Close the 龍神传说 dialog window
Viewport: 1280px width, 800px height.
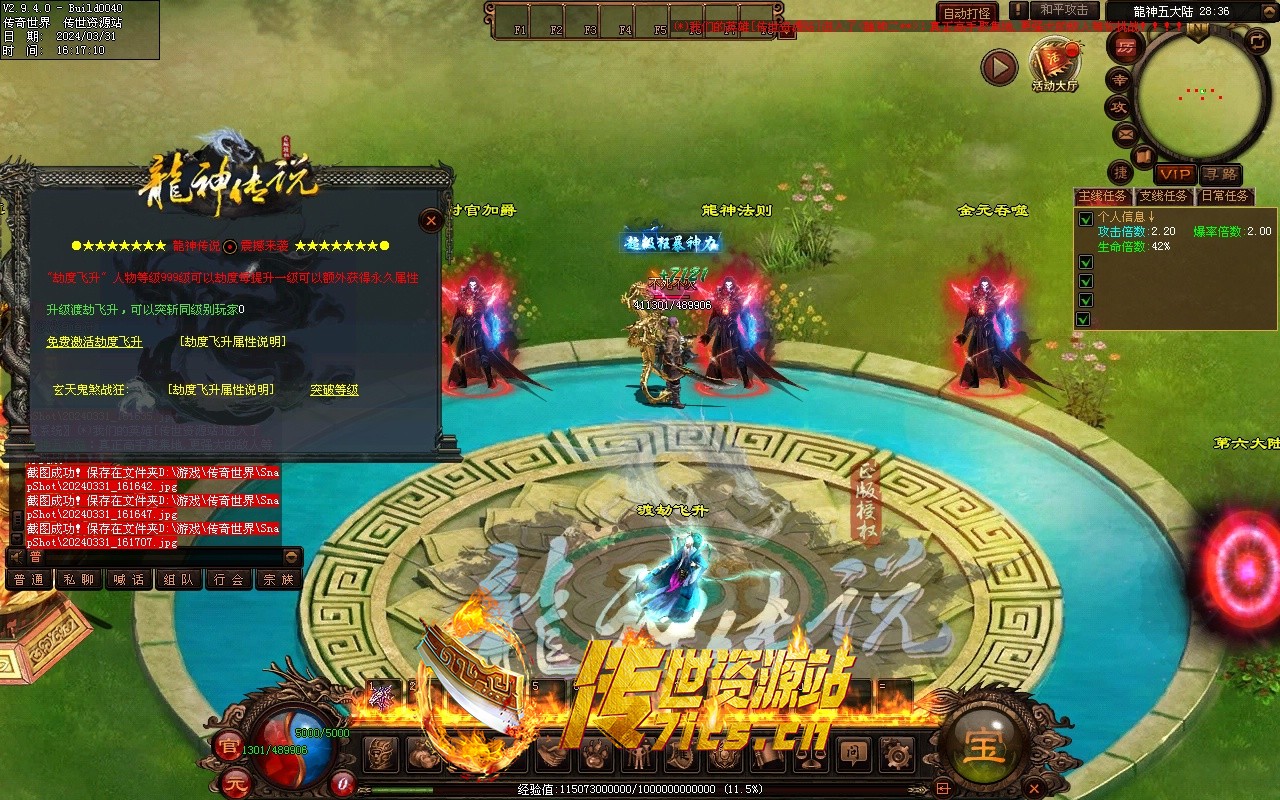[431, 220]
